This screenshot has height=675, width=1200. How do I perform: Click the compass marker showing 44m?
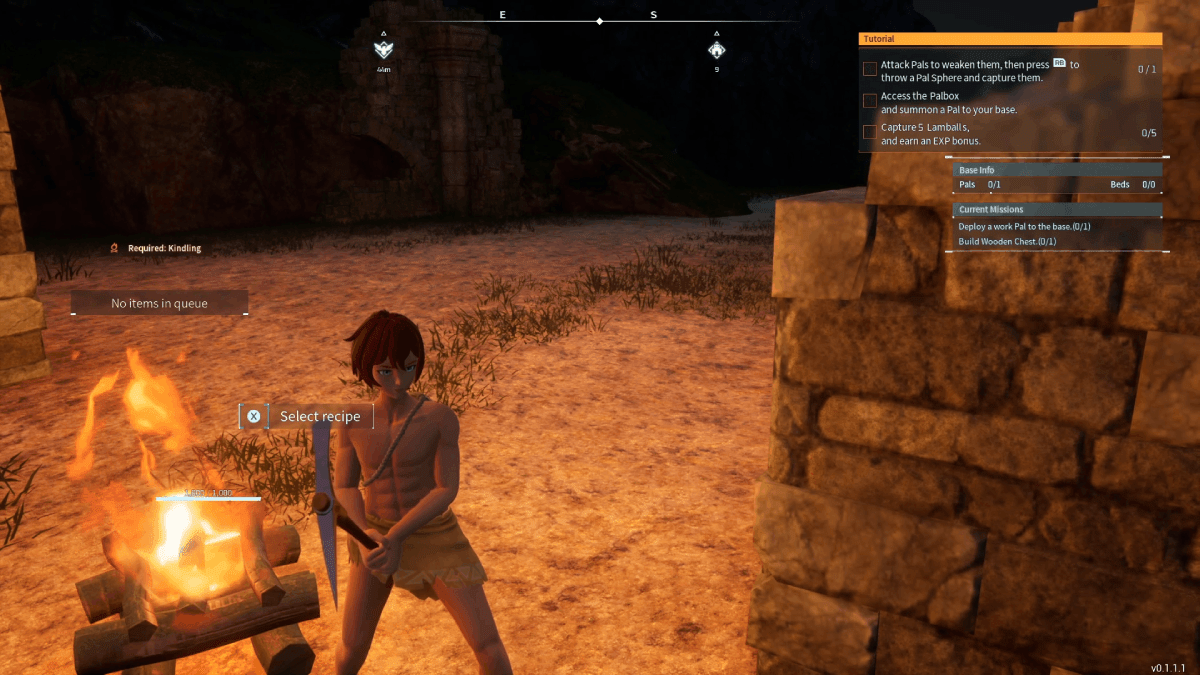click(383, 49)
